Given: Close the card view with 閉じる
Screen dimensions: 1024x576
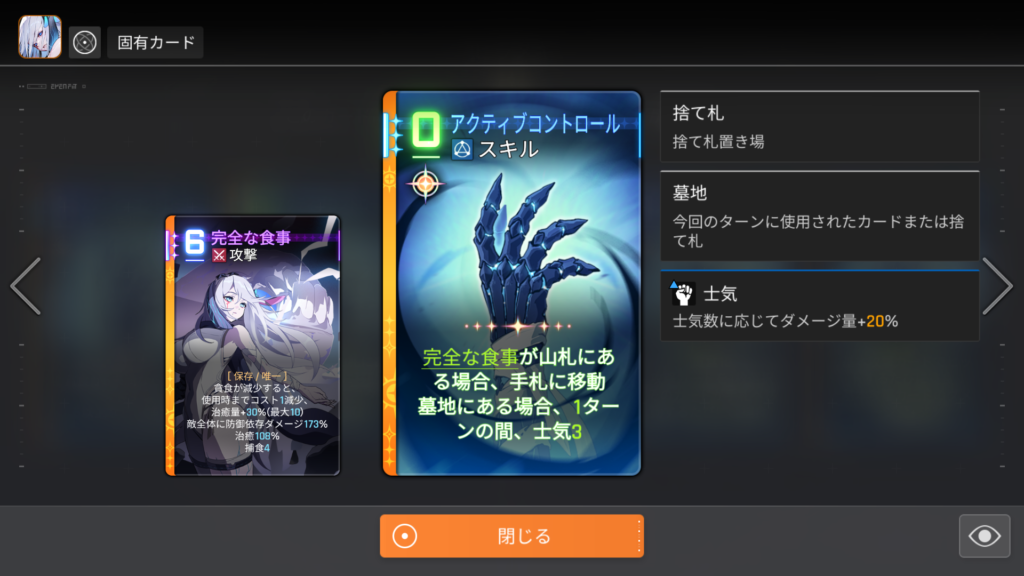Looking at the screenshot, I should coord(511,536).
